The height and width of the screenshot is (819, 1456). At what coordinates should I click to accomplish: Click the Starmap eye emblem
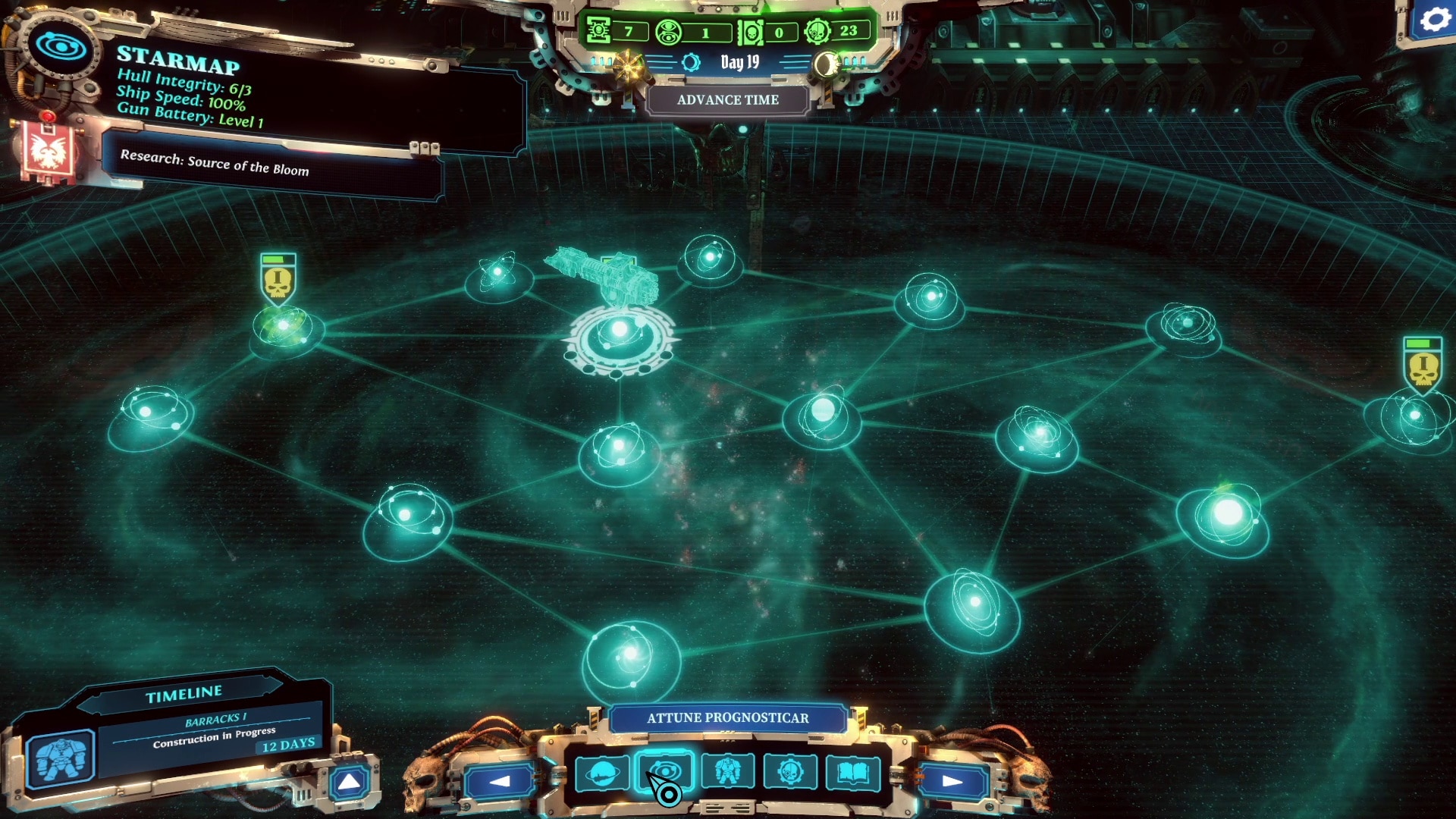click(x=61, y=47)
